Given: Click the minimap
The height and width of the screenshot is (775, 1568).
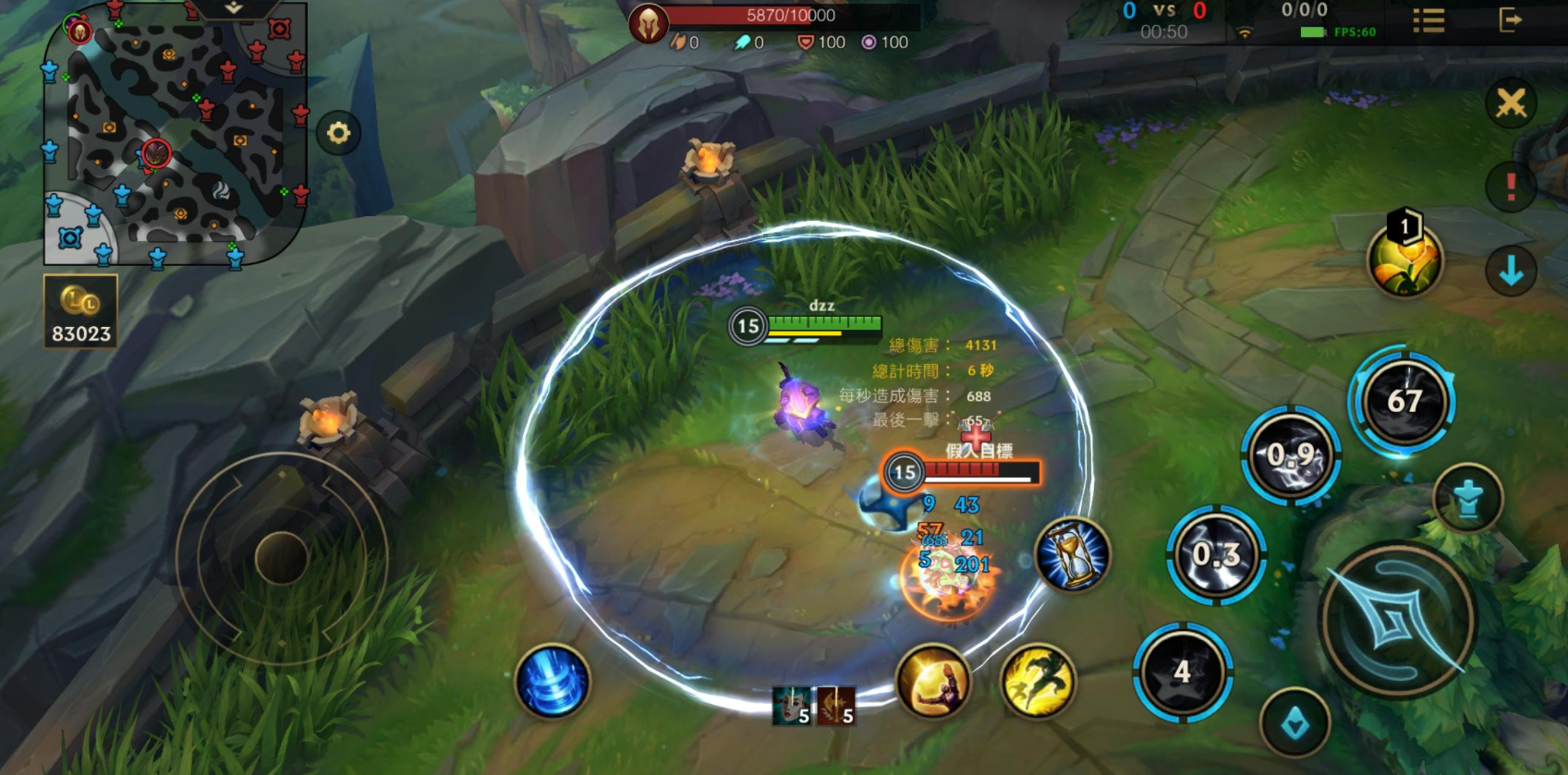Looking at the screenshot, I should (x=176, y=134).
